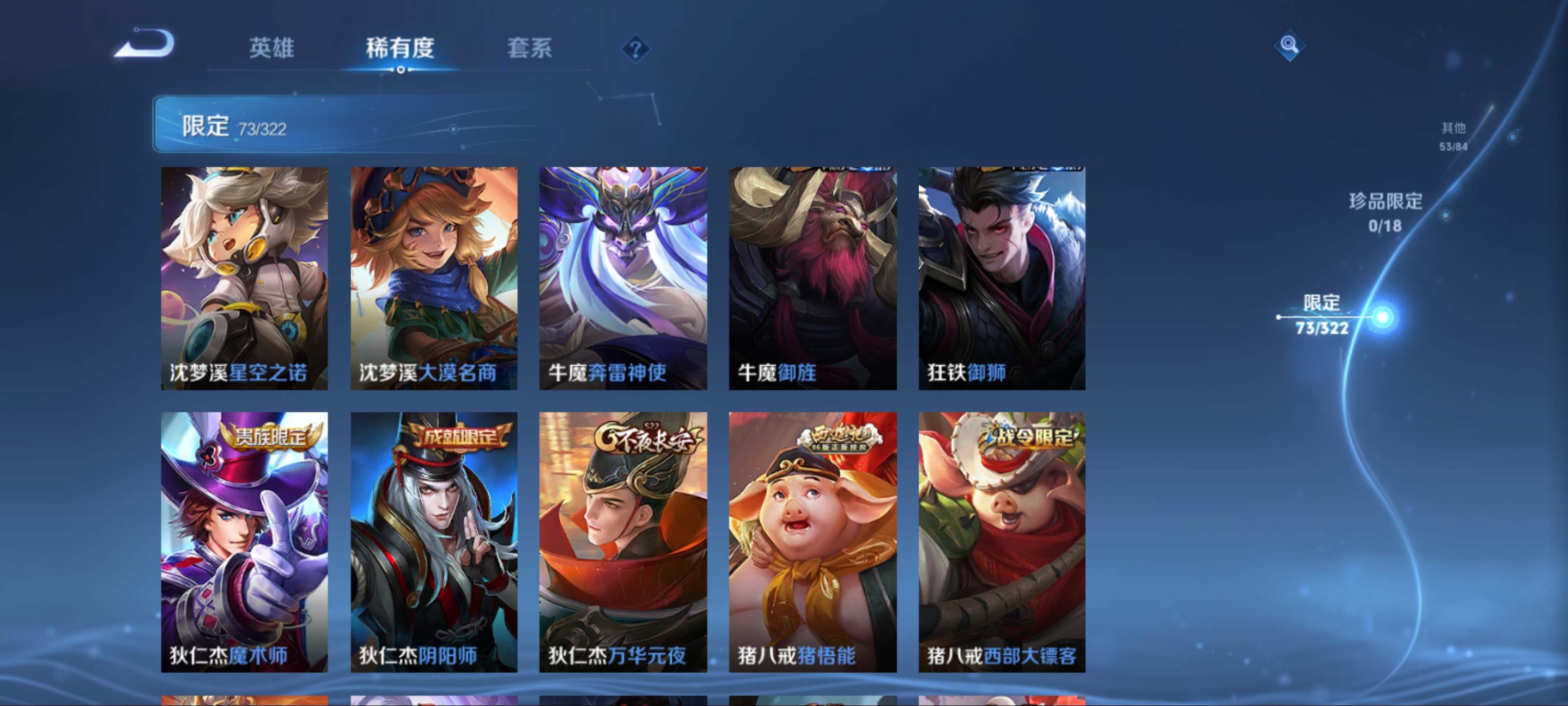Open the 狄仁杰 魔术师 skin card
Viewport: 1568px width, 706px height.
coord(244,542)
